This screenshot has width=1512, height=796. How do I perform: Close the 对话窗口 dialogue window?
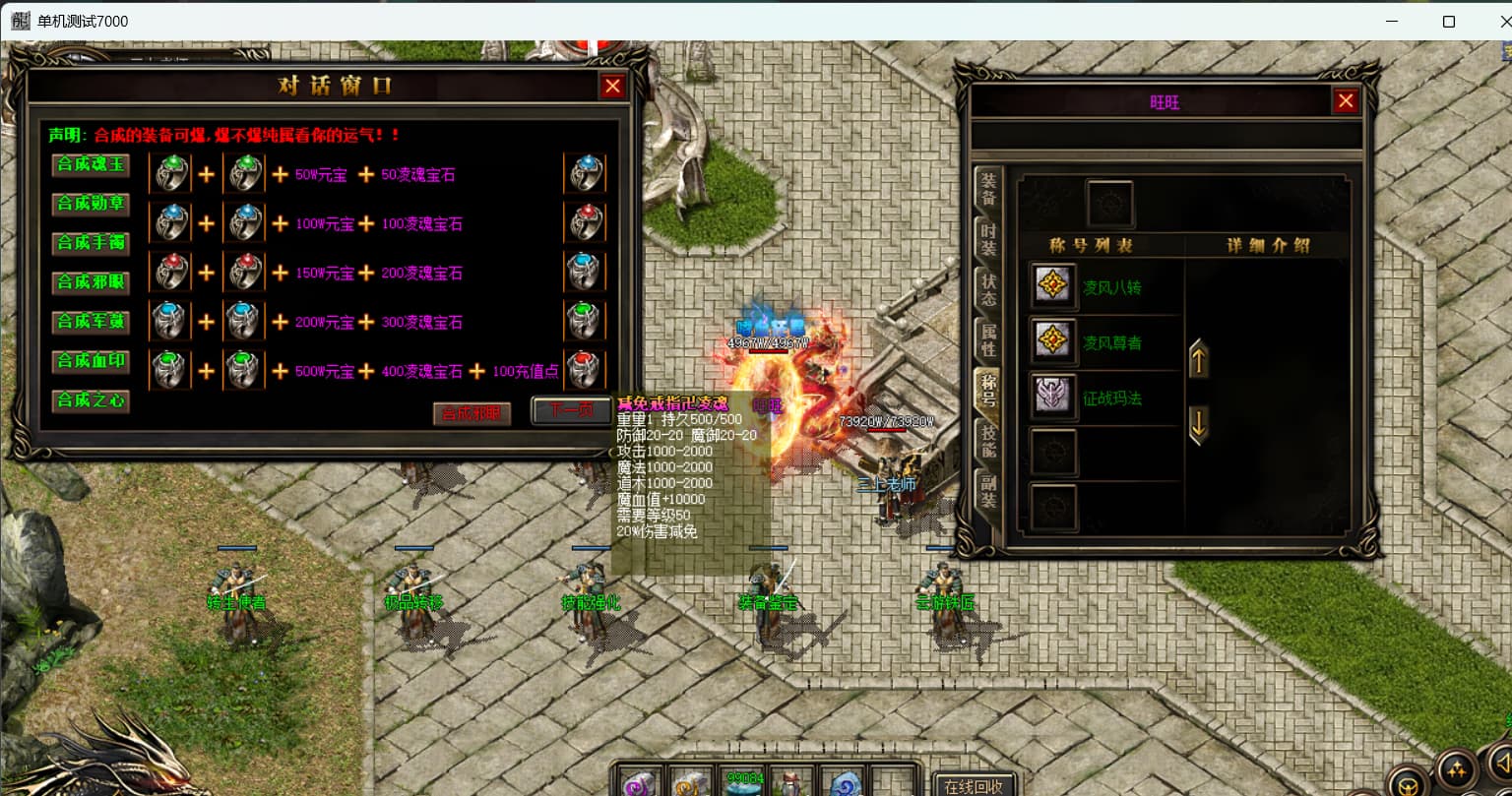tap(612, 87)
